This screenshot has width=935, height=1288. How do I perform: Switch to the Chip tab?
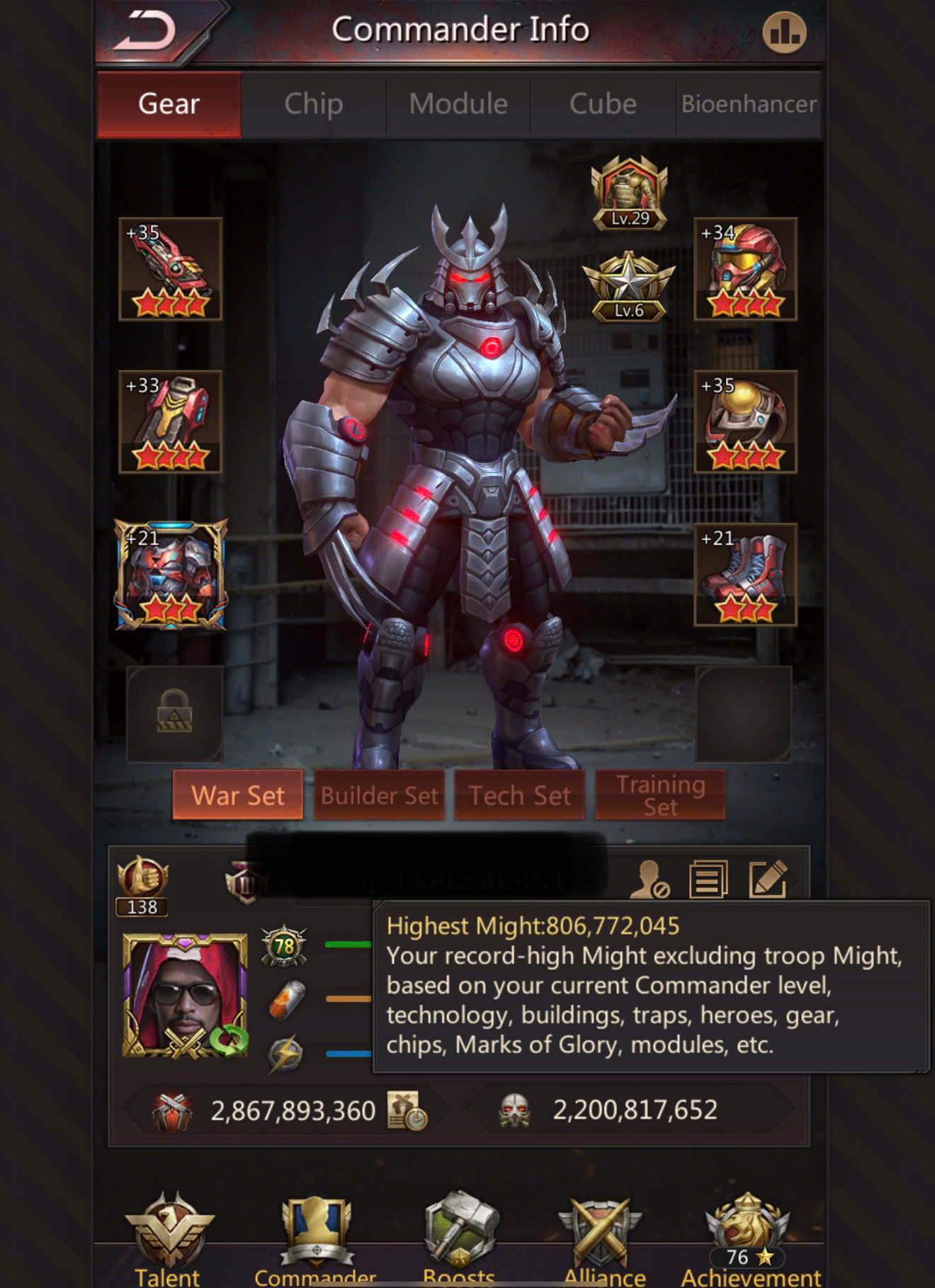pos(314,104)
